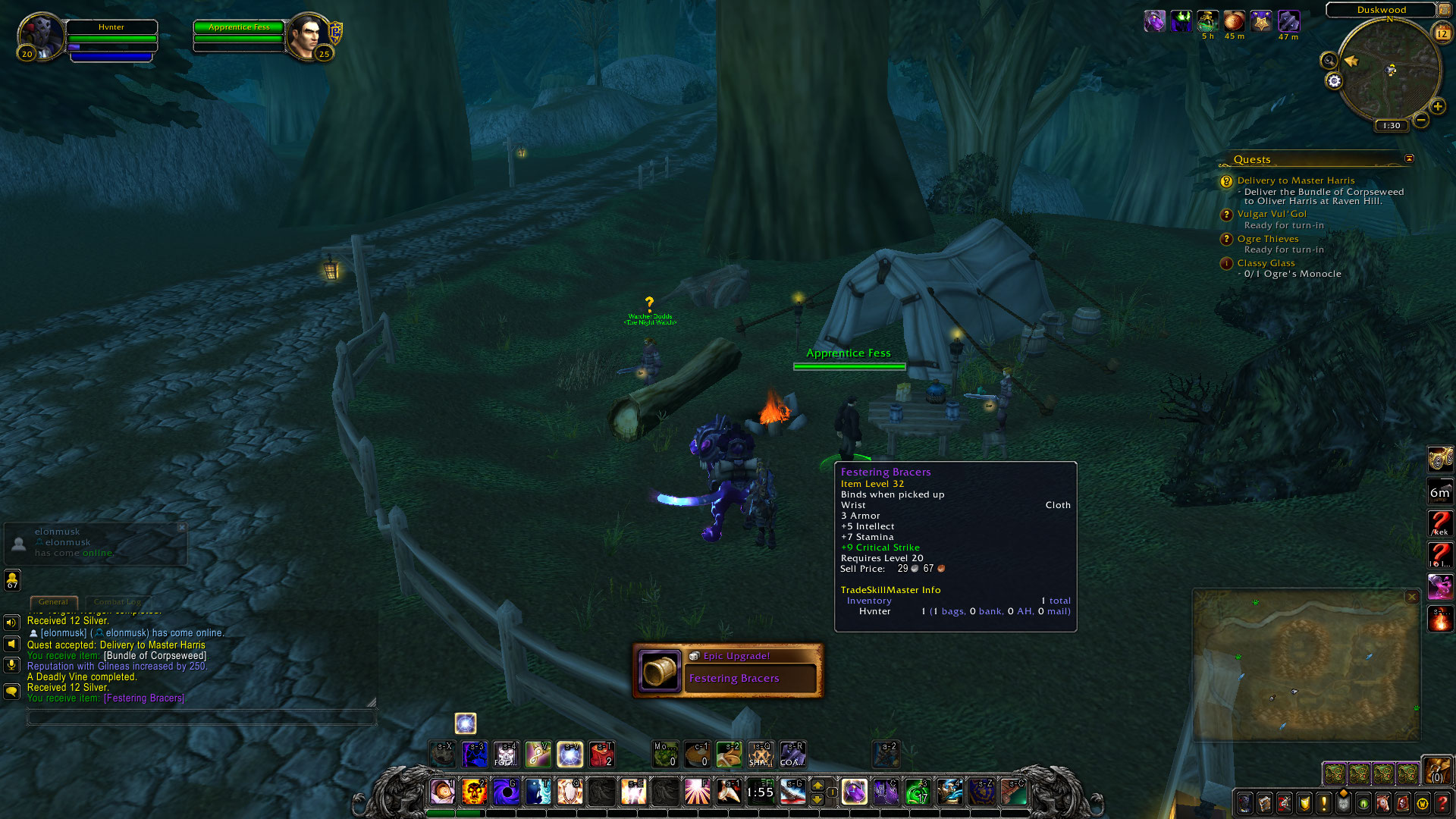Click the chat text input box

coord(201,717)
